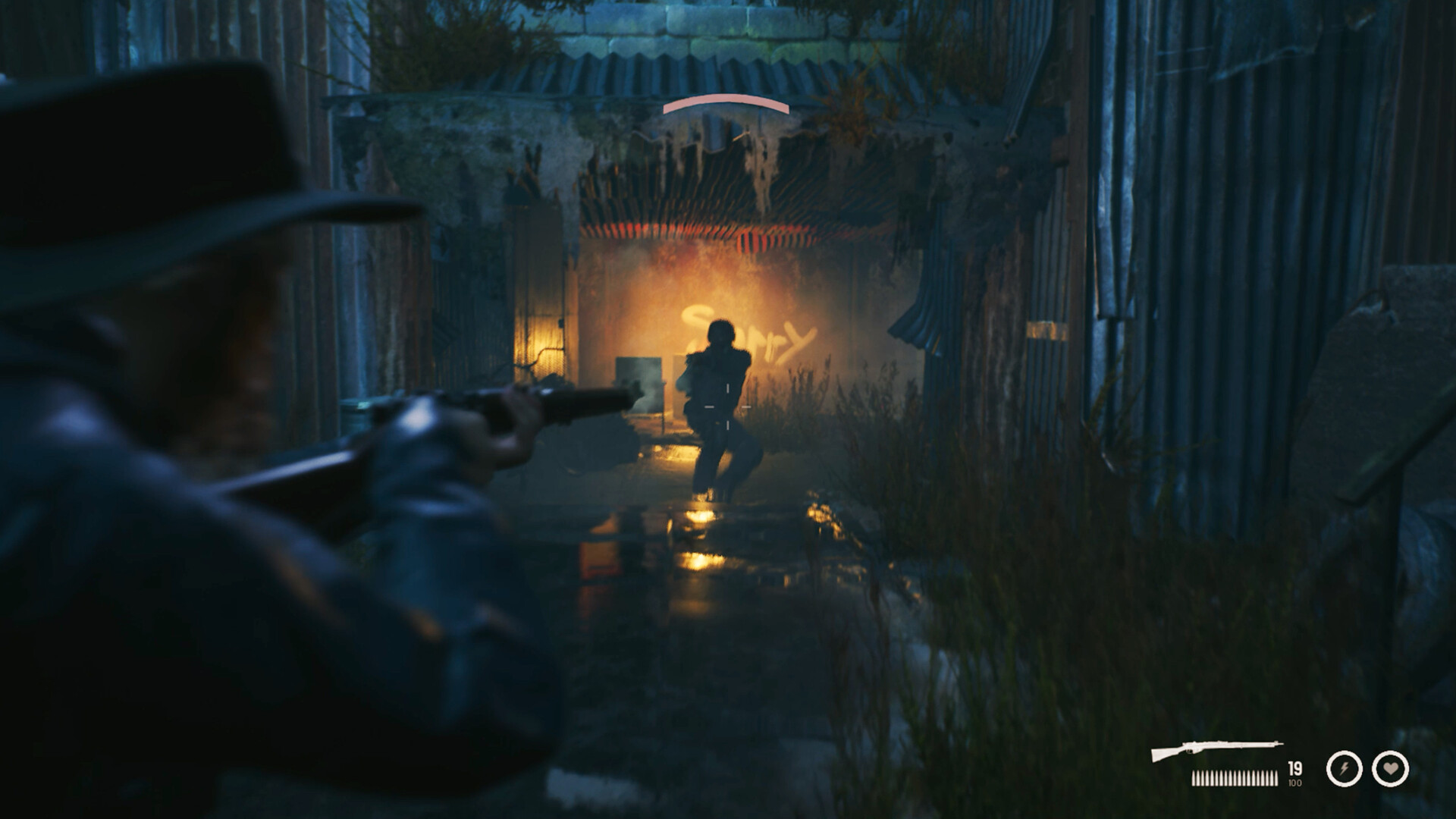Toggle the first bullet in the ammo strip

(1195, 777)
